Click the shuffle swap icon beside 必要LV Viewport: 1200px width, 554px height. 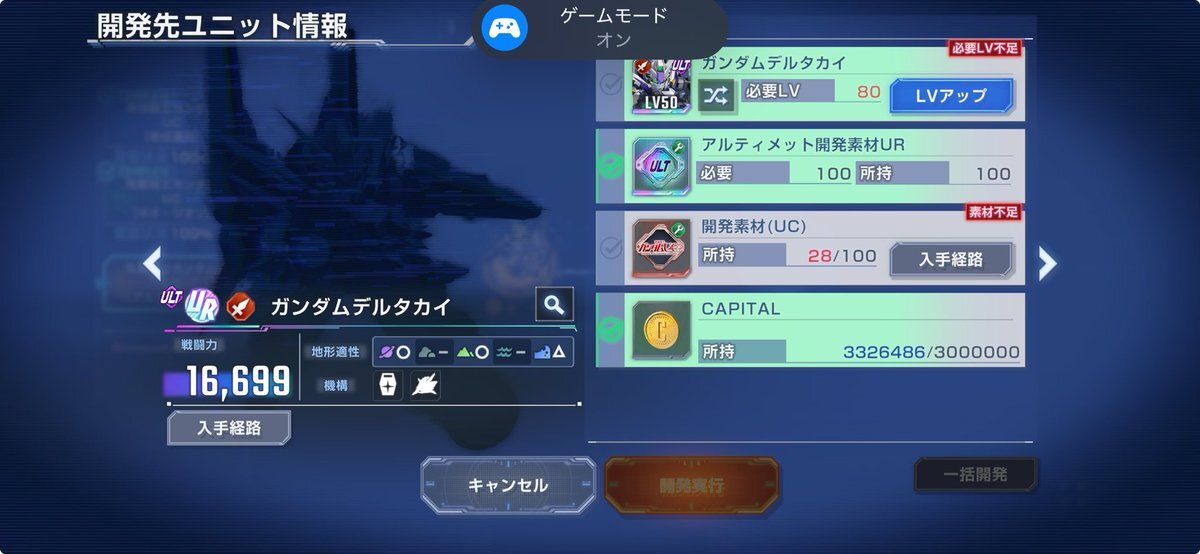pos(717,95)
